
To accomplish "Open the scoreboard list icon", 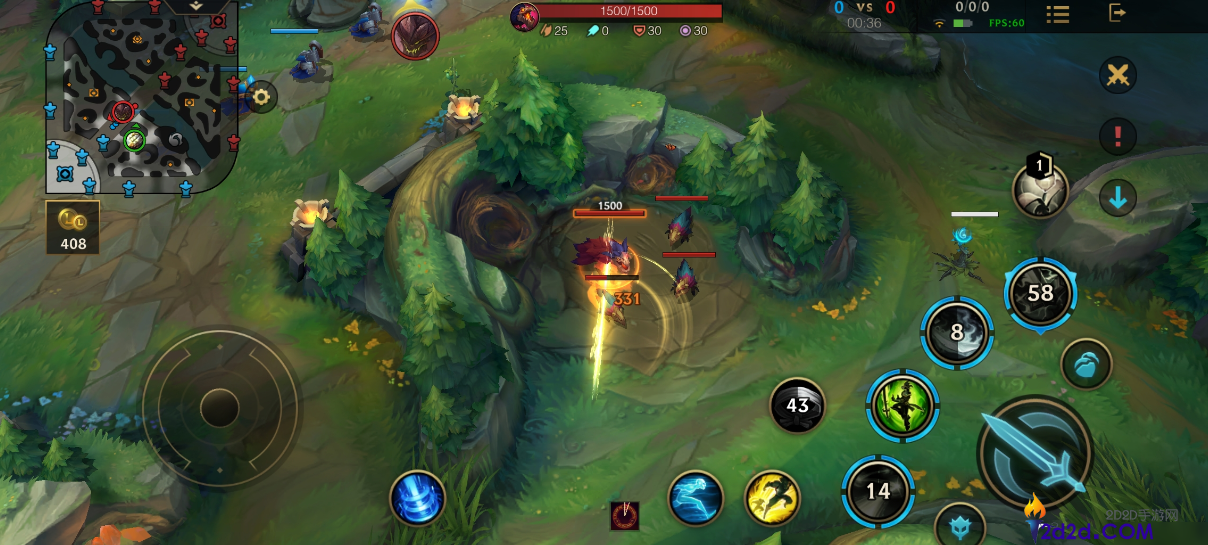I will (1058, 14).
